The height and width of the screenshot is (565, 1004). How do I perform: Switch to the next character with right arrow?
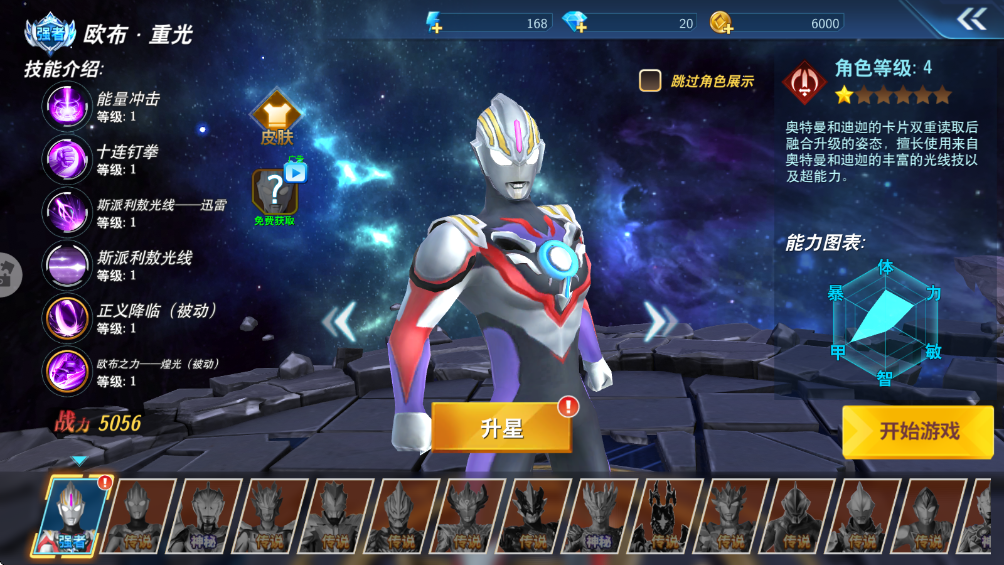(x=659, y=321)
